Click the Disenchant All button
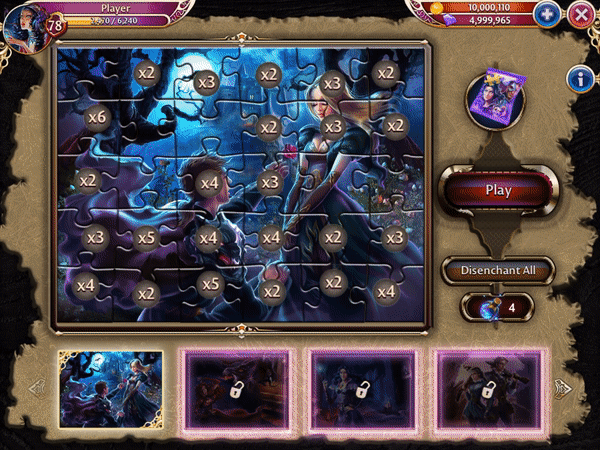This screenshot has width=600, height=450. pyautogui.click(x=498, y=270)
